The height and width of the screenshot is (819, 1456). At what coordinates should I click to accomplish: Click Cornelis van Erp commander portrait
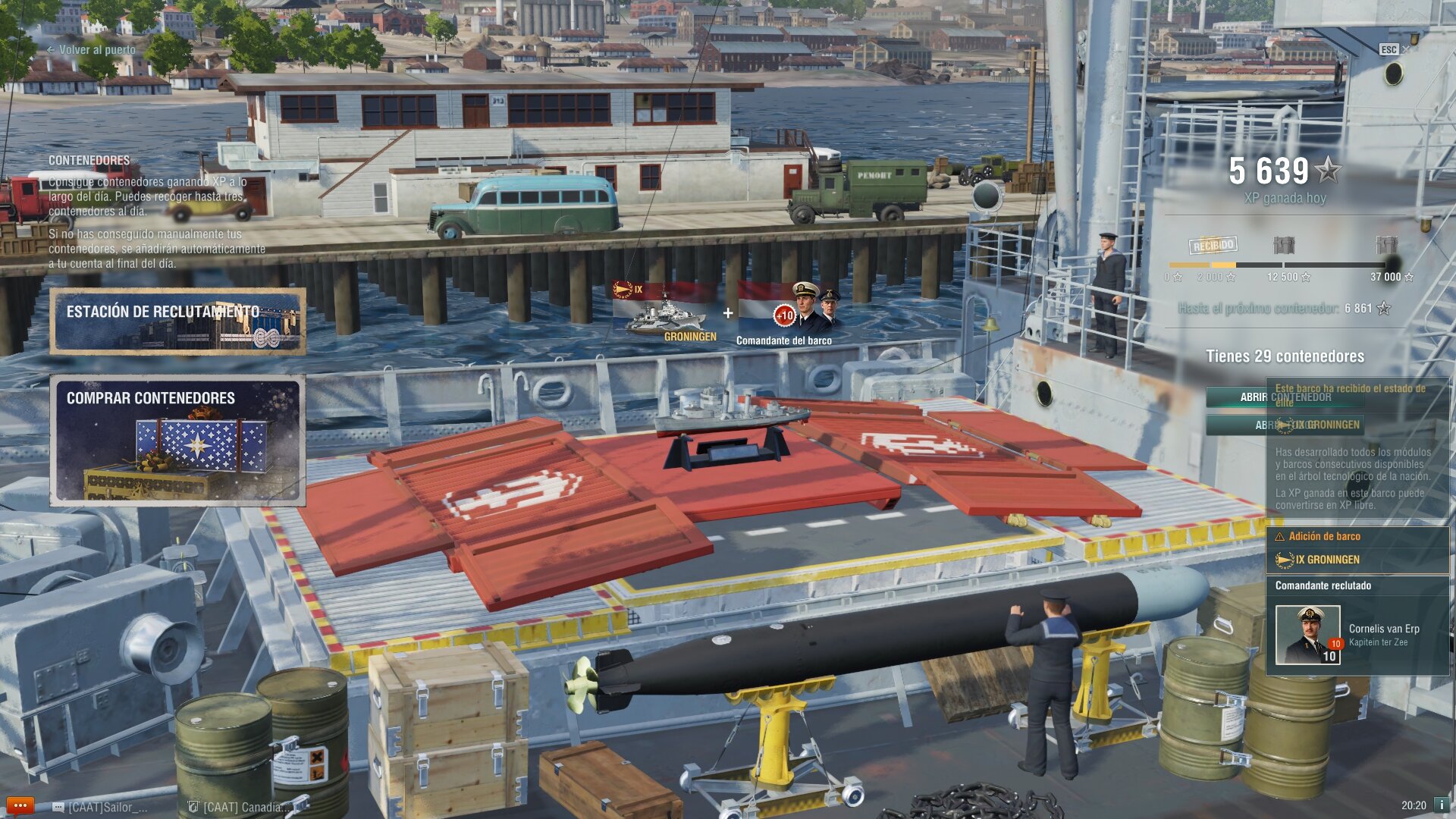click(x=1307, y=635)
